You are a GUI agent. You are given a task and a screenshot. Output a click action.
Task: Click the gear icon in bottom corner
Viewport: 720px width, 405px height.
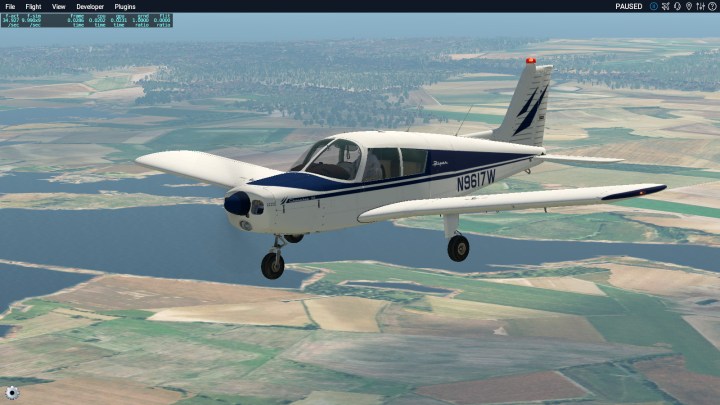tap(11, 393)
